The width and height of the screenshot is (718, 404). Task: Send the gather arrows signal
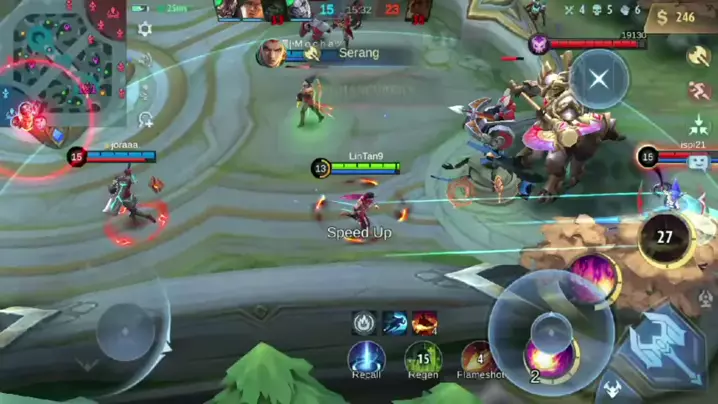[x=699, y=127]
